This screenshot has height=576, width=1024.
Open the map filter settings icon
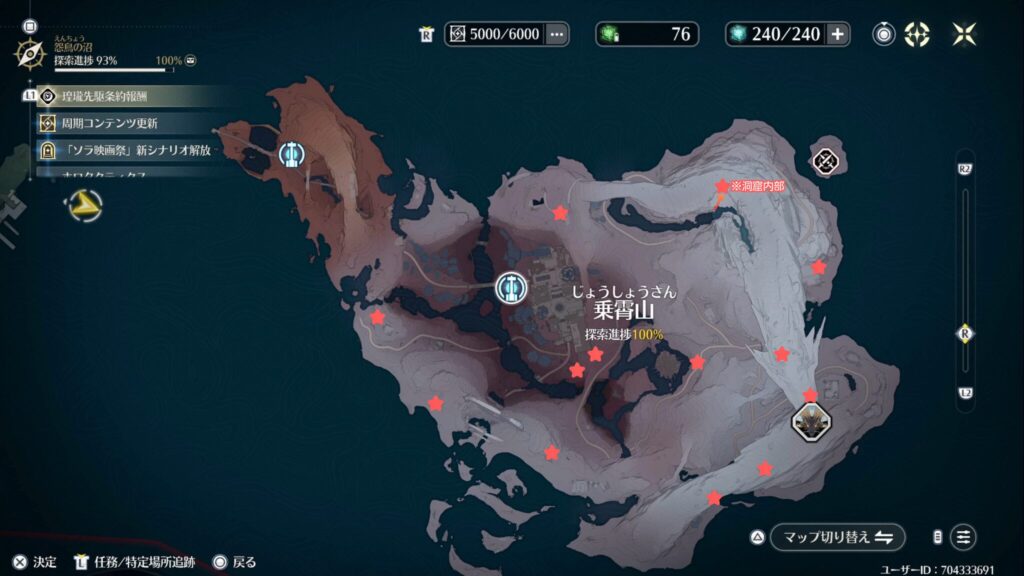point(963,537)
